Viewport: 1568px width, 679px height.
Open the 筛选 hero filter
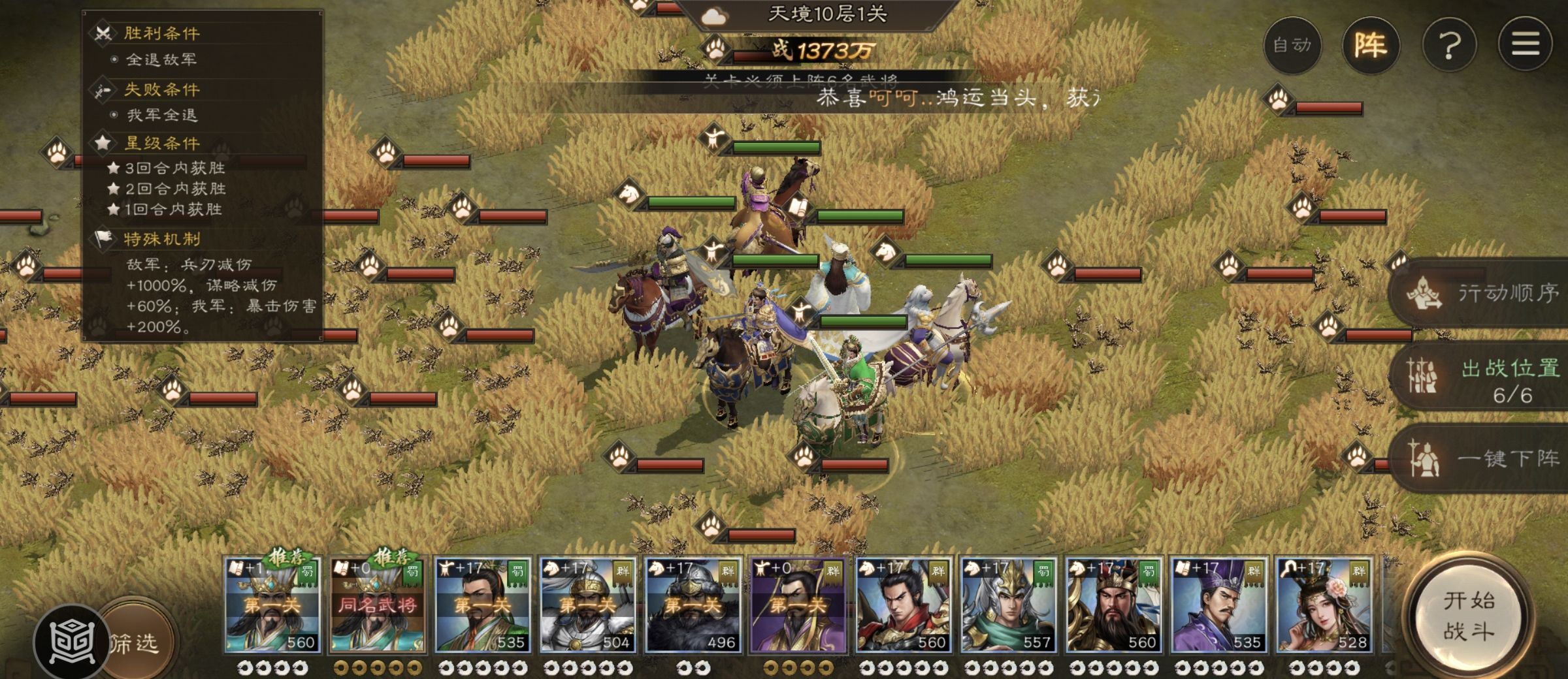pos(139,643)
